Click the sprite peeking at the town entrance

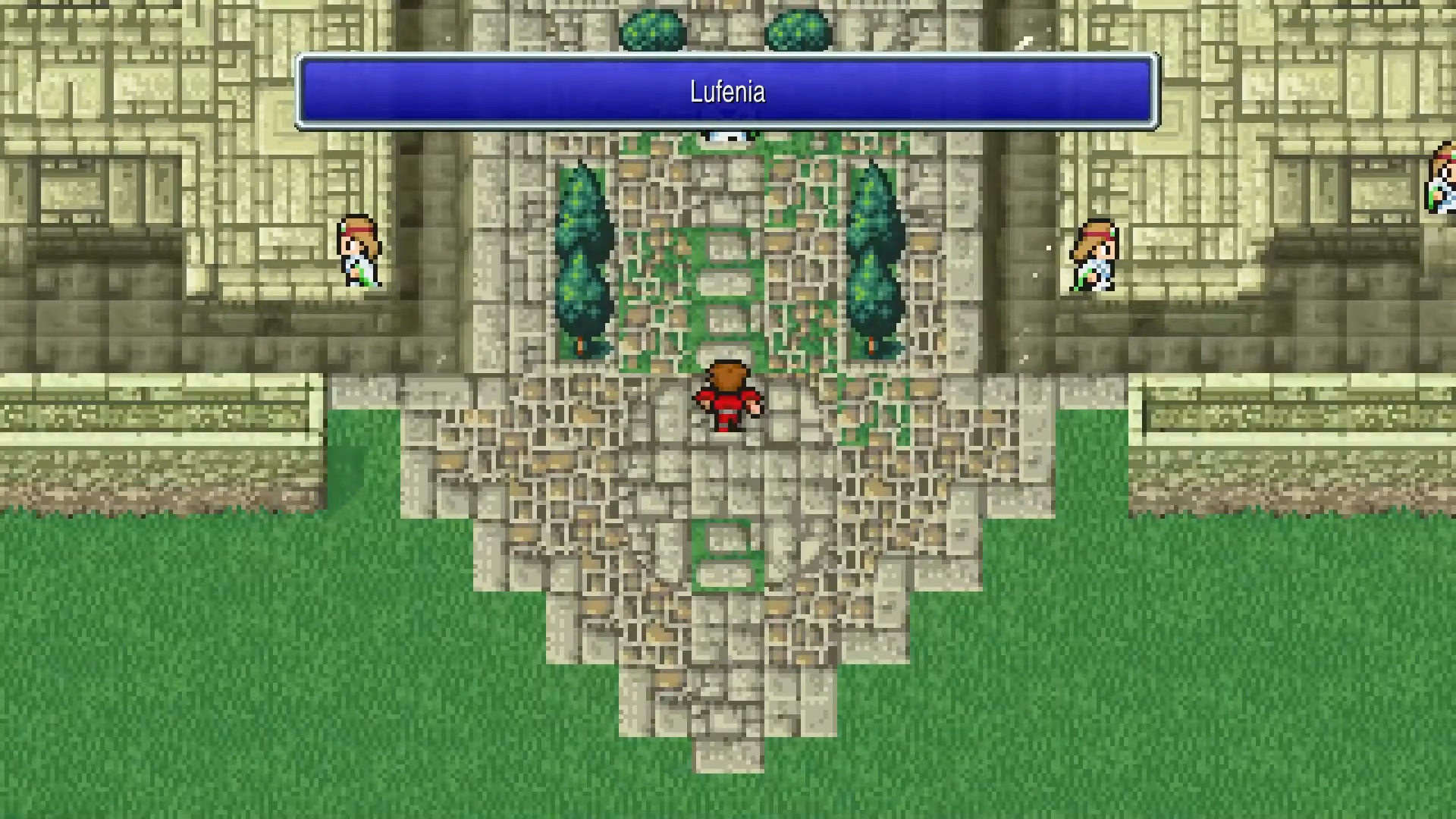click(726, 135)
